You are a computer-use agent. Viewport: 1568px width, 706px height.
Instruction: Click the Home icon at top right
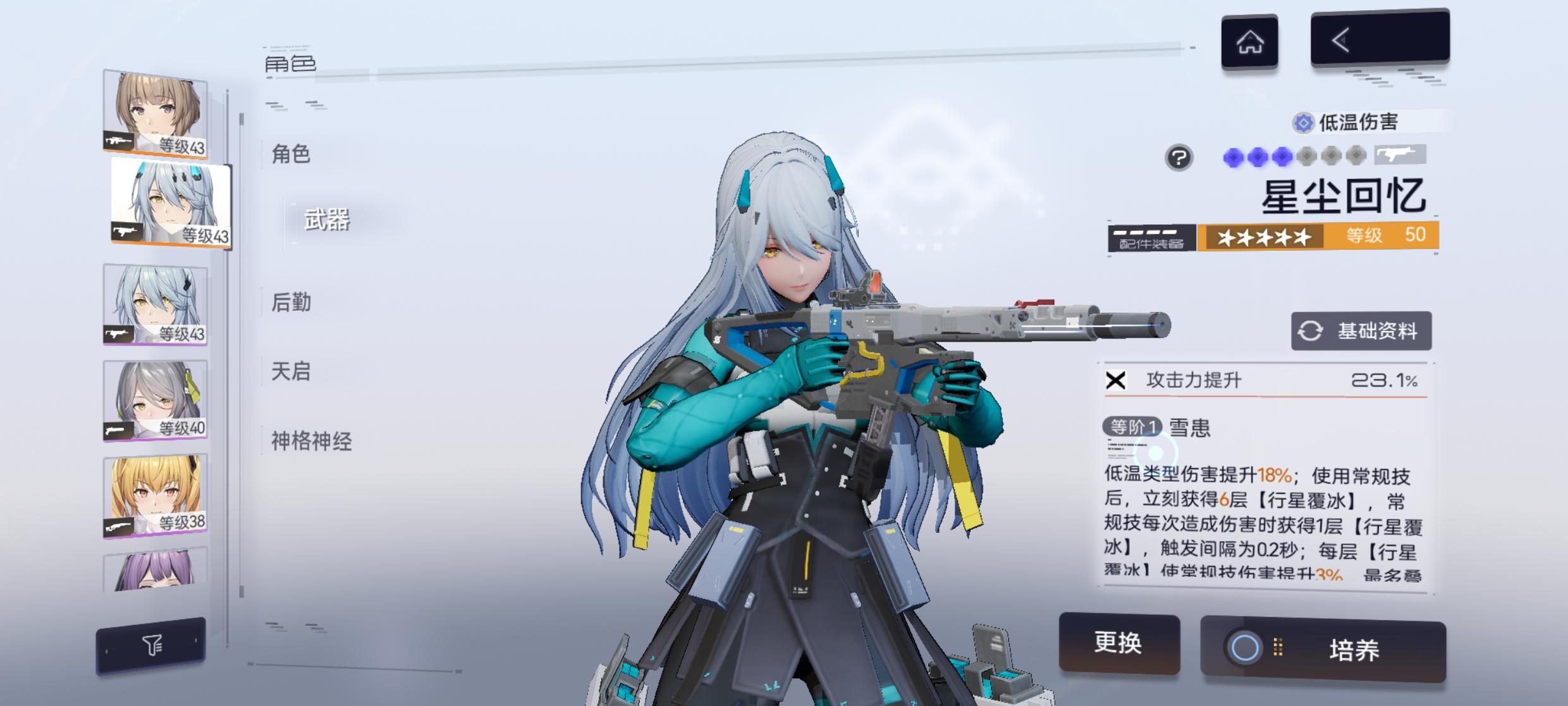(x=1251, y=41)
